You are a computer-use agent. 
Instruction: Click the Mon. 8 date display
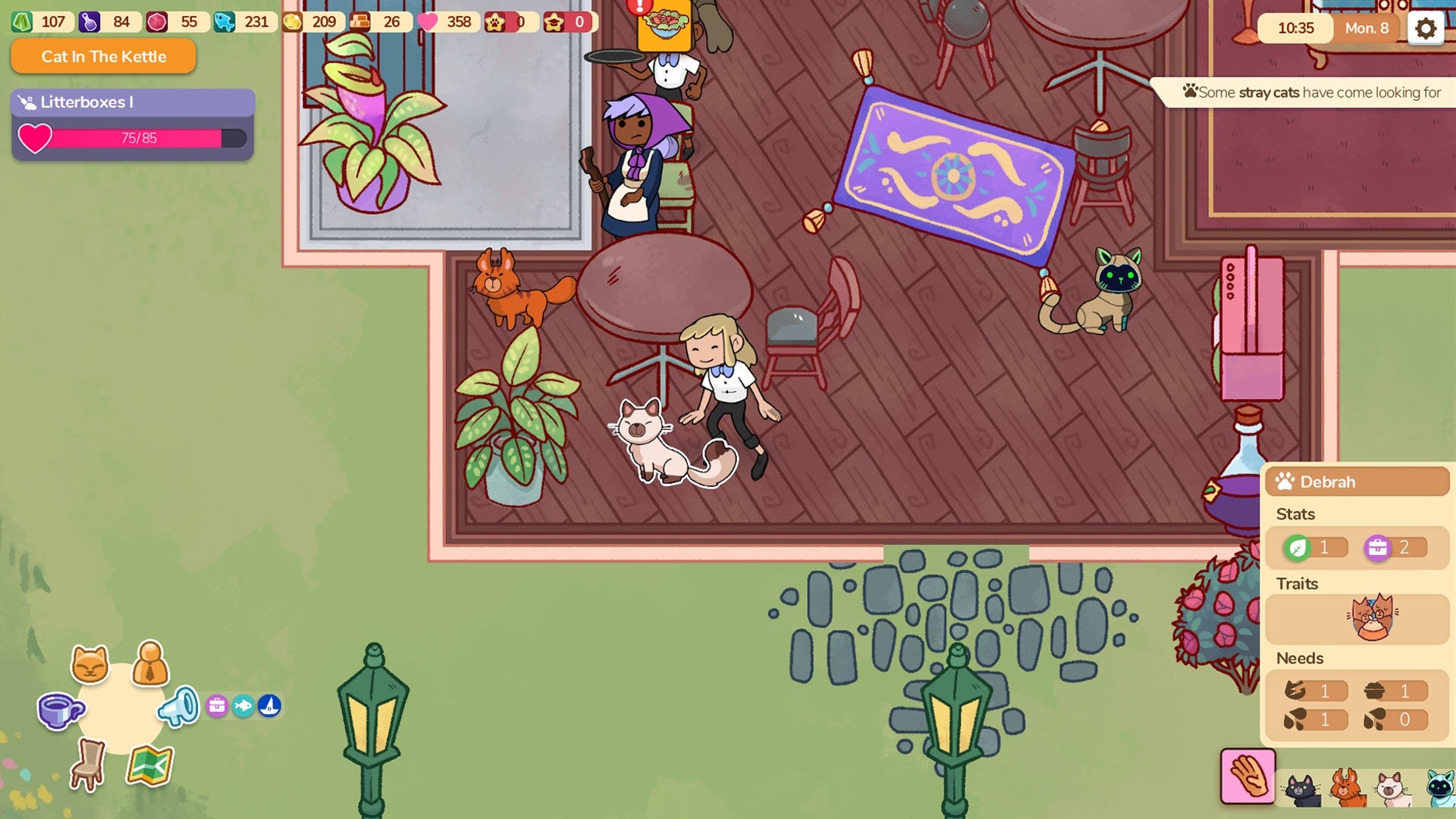pos(1367,29)
